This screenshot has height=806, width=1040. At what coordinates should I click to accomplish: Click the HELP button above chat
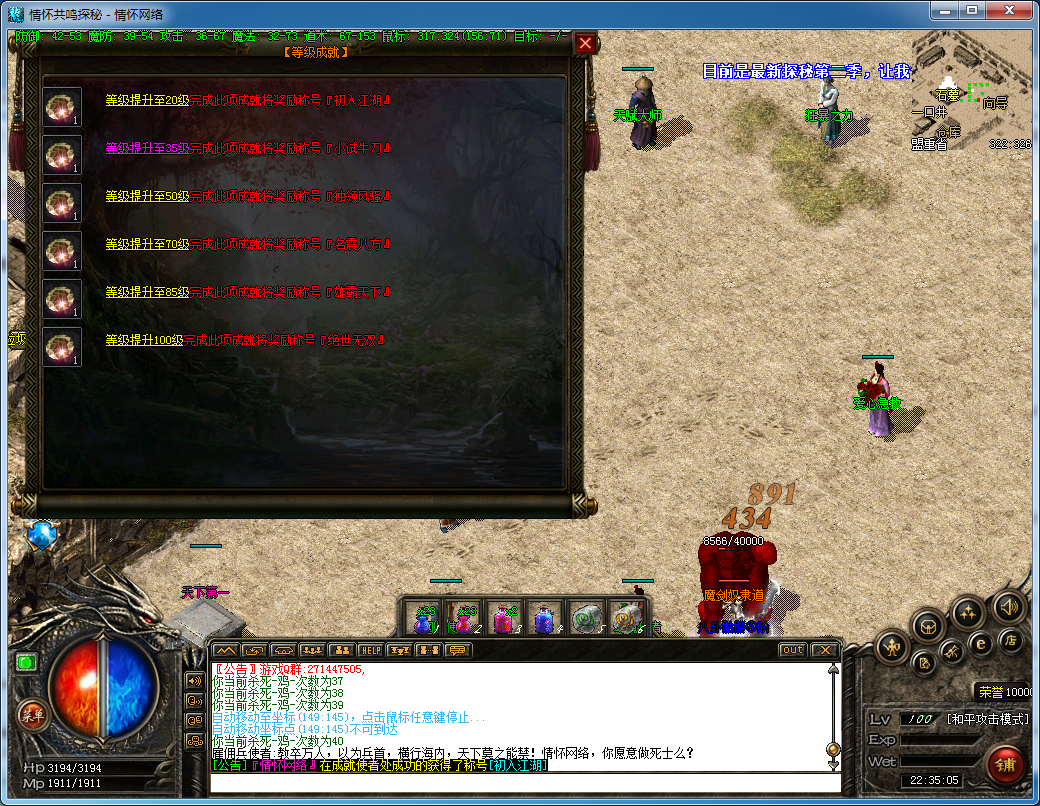pos(371,650)
